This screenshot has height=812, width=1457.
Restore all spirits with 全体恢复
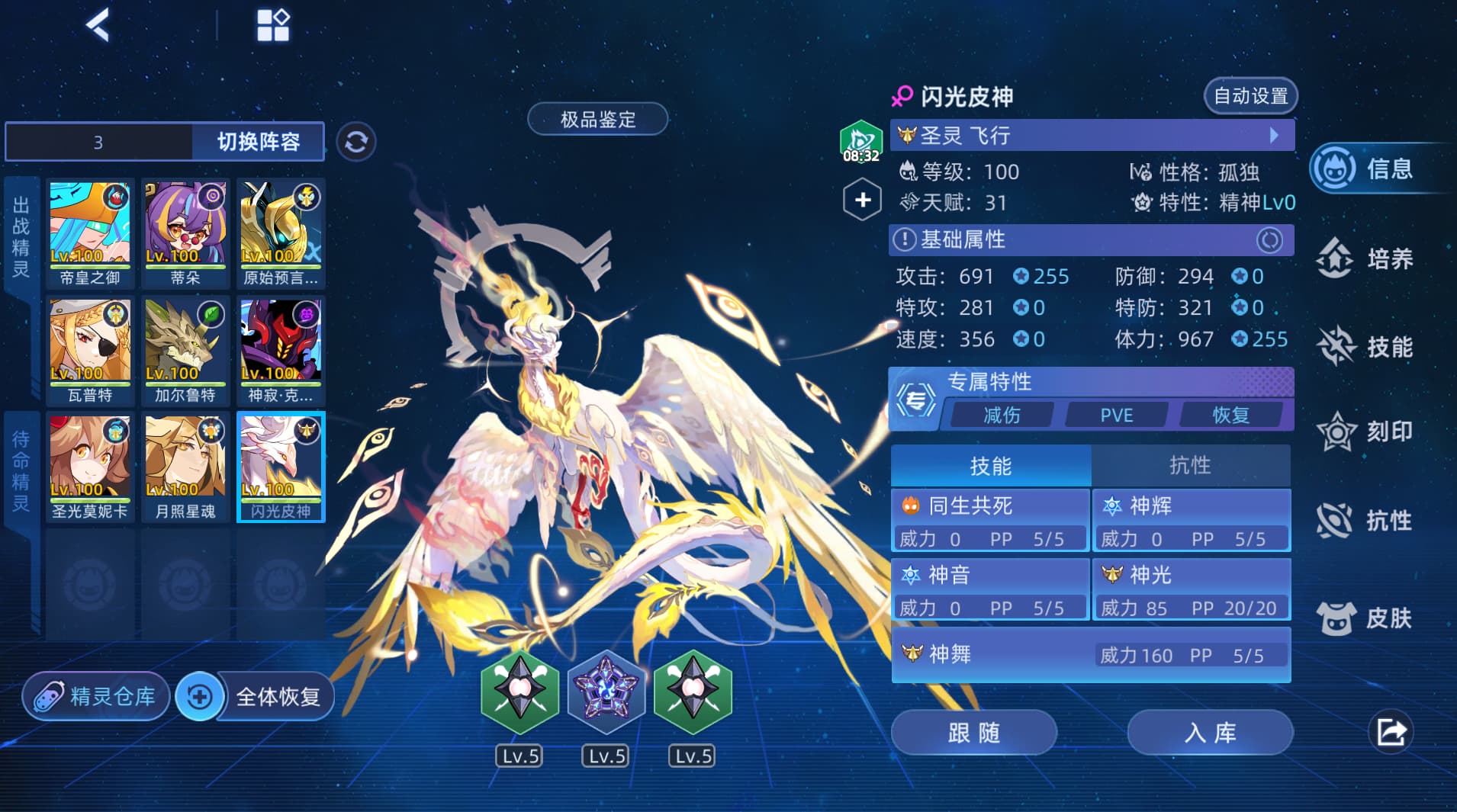pyautogui.click(x=259, y=696)
